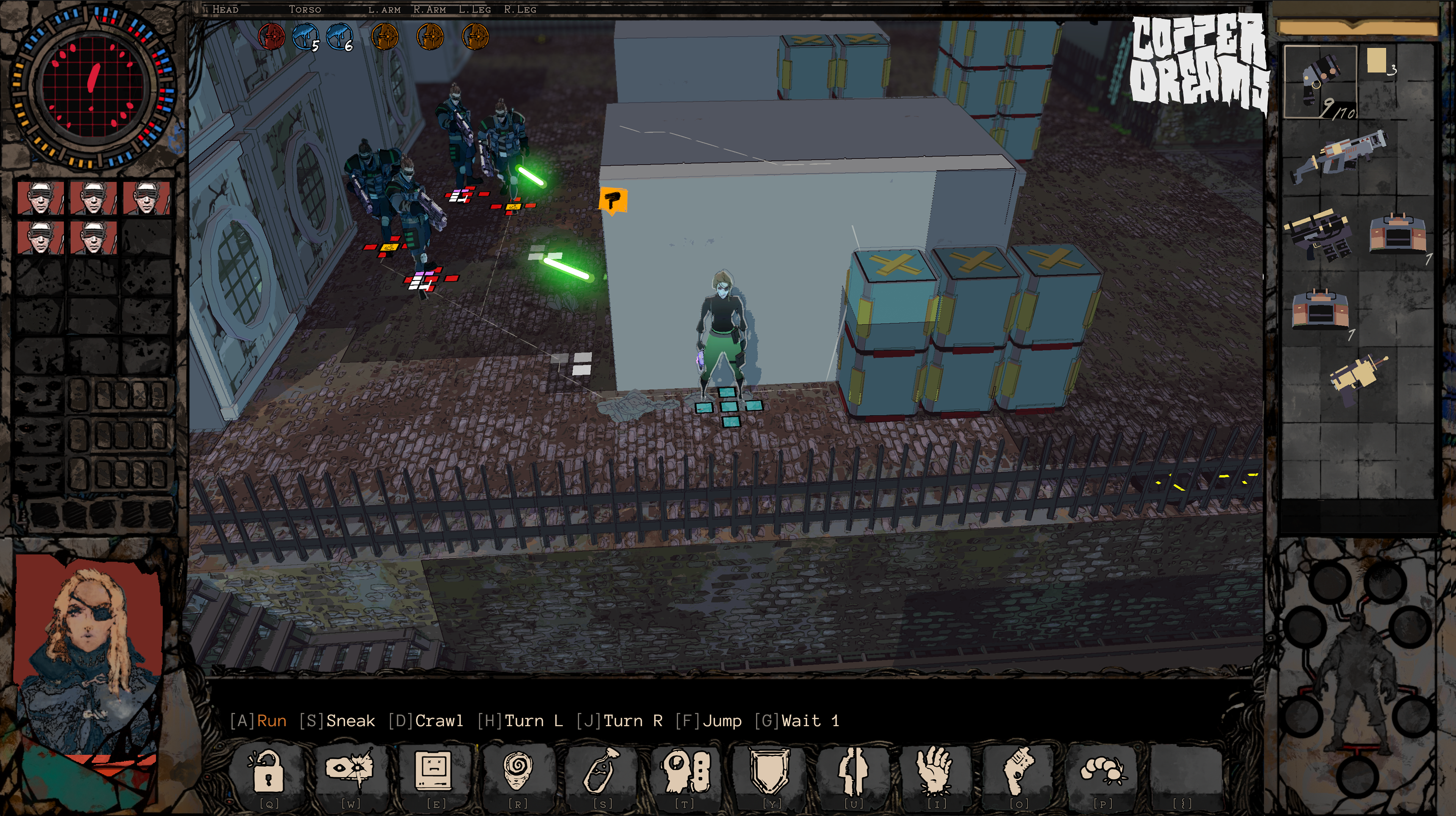Activate the pistol skill icon
Viewport: 1456px width, 816px height.
point(1019,770)
